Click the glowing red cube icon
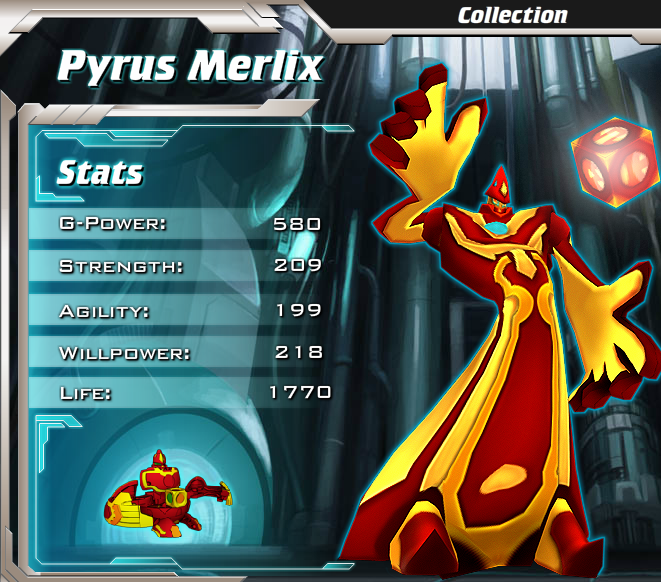The height and width of the screenshot is (582, 661). (x=612, y=160)
